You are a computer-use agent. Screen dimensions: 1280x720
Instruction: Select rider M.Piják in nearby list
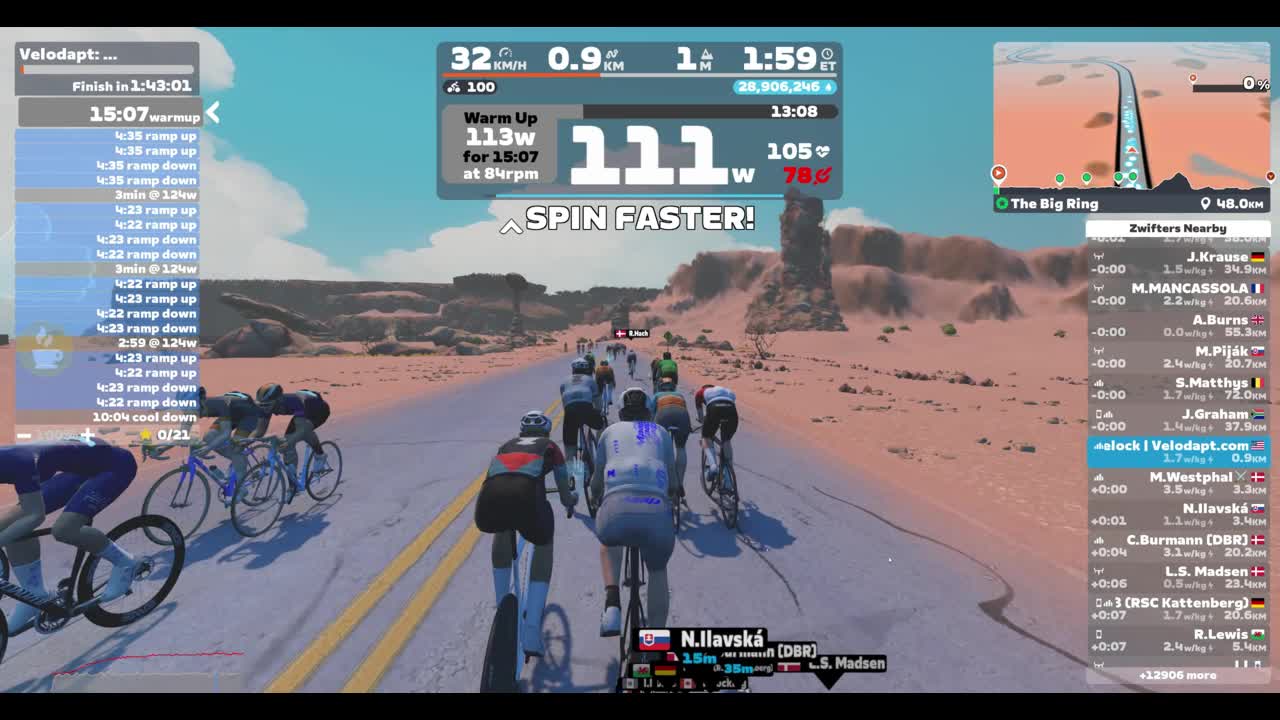pyautogui.click(x=1177, y=357)
